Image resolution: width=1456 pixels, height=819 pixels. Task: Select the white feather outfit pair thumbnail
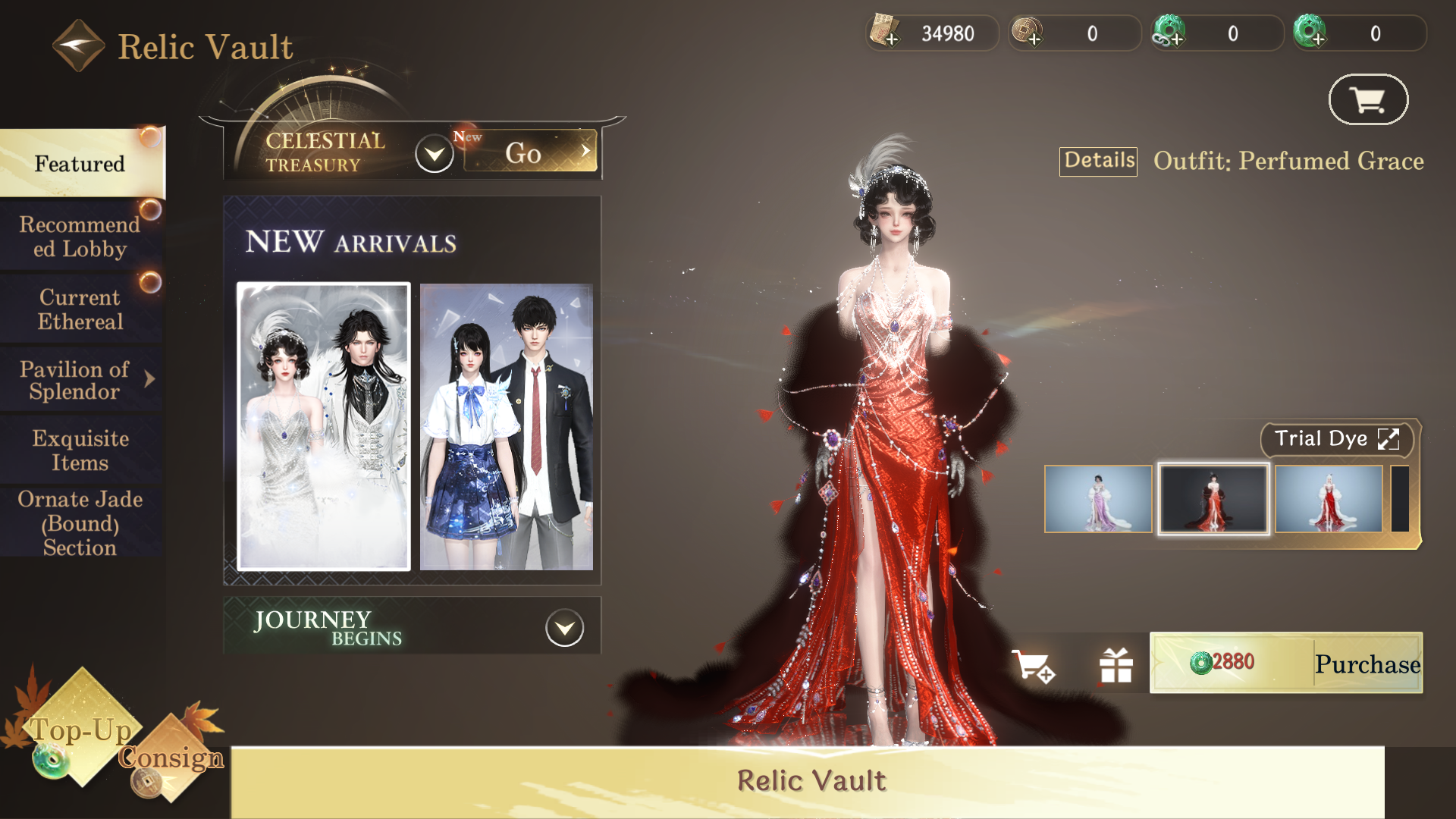pos(324,426)
